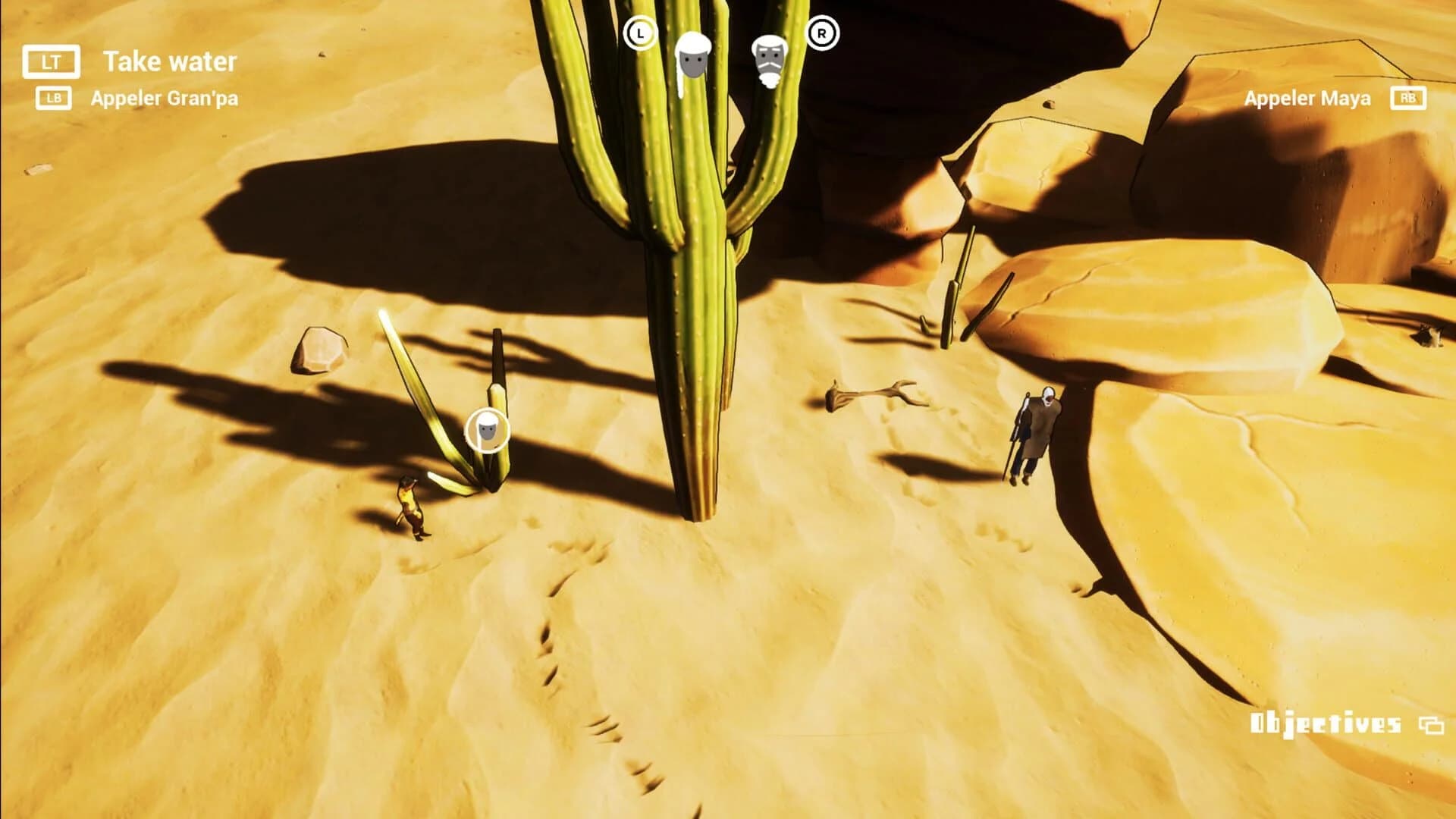The image size is (1456, 819).
Task: Click the R stick prompt circle
Action: click(x=822, y=33)
